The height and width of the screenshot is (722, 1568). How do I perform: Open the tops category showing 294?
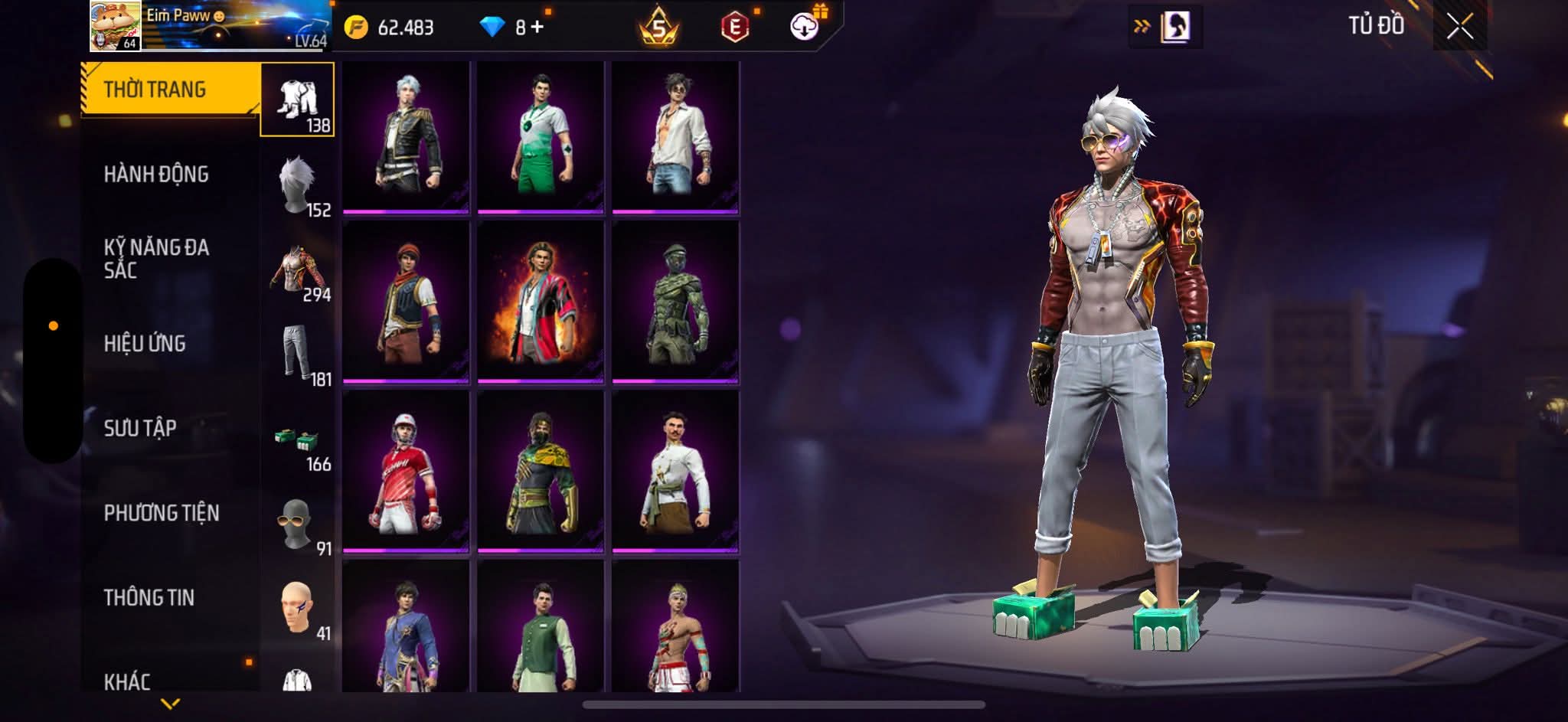297,270
